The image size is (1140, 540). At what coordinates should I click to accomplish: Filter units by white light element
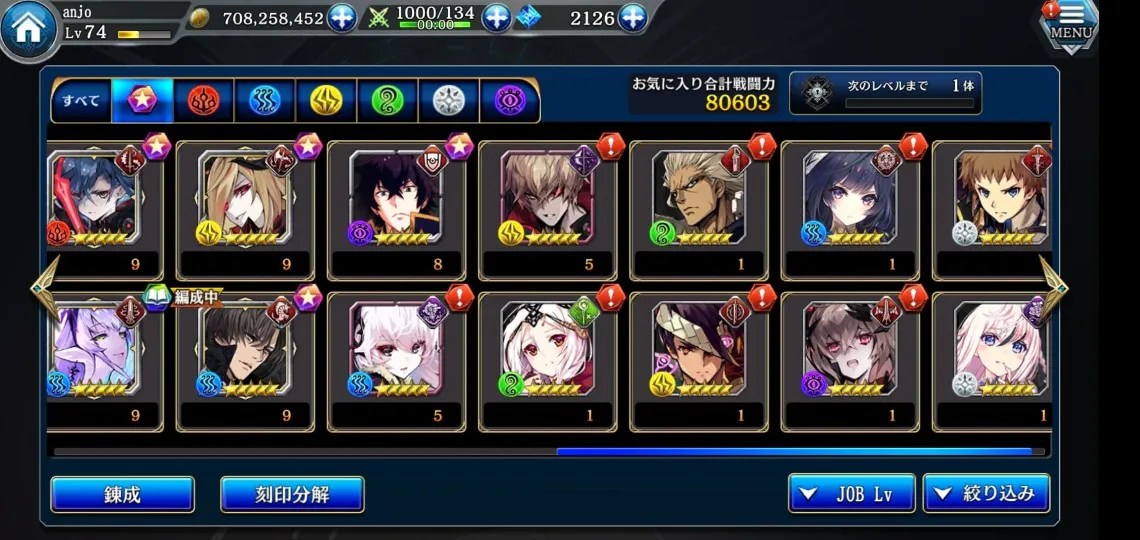[448, 101]
